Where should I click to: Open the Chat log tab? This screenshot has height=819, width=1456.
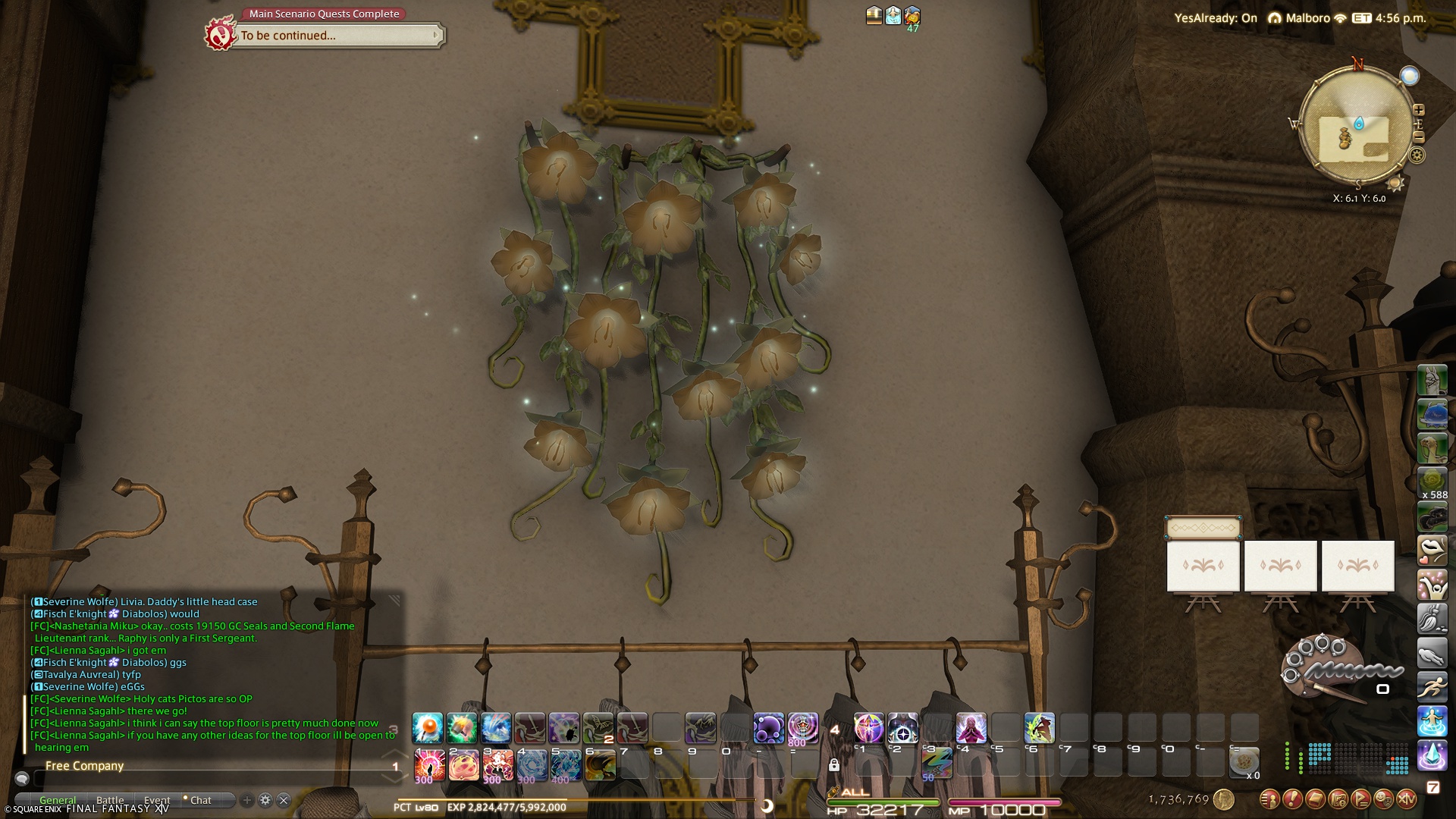point(200,800)
